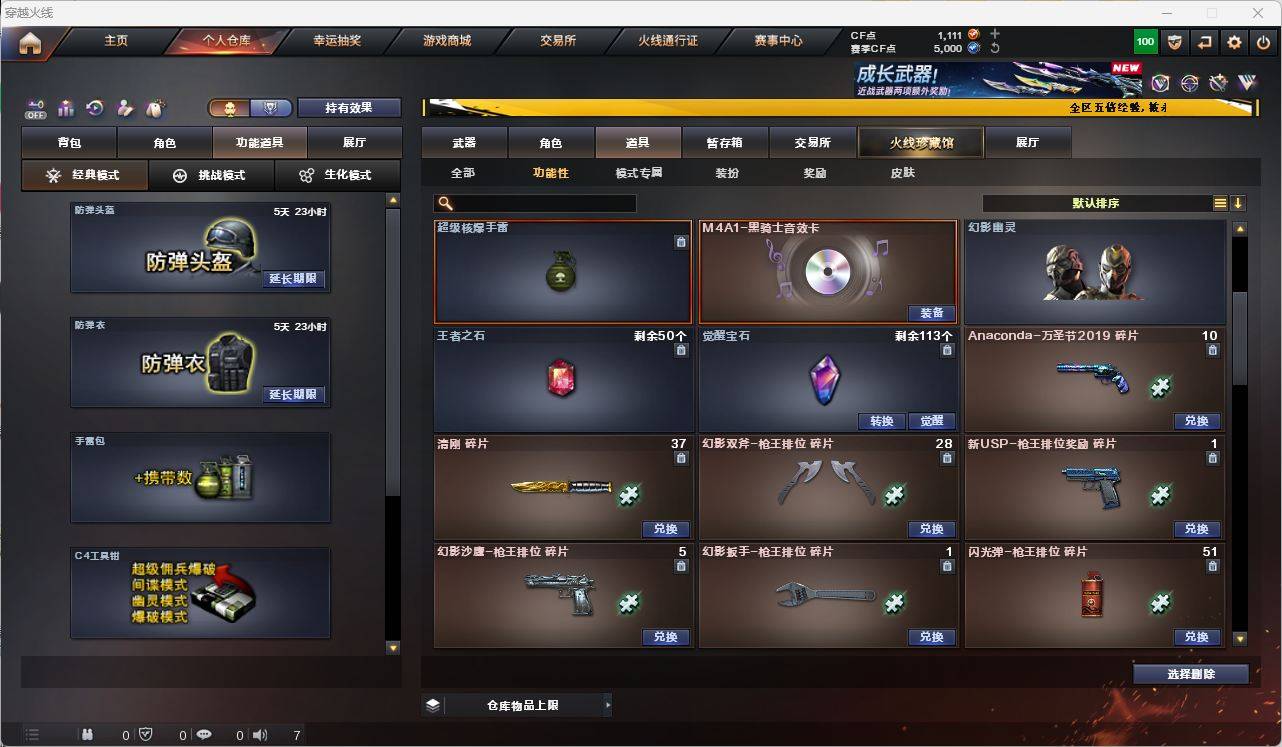Click 延长期限 on the 防弹头盔 item
Image resolution: width=1282 pixels, height=747 pixels.
click(x=292, y=280)
